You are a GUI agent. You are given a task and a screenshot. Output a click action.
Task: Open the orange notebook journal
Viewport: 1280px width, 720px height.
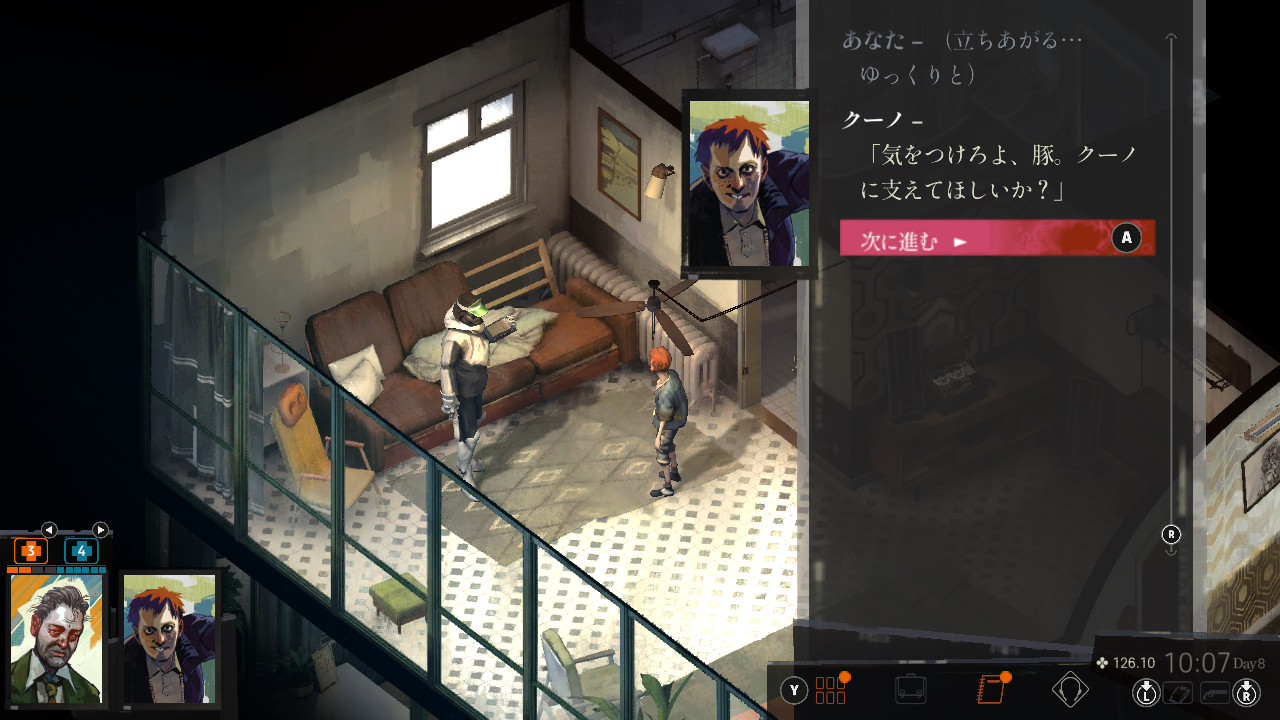[x=990, y=689]
